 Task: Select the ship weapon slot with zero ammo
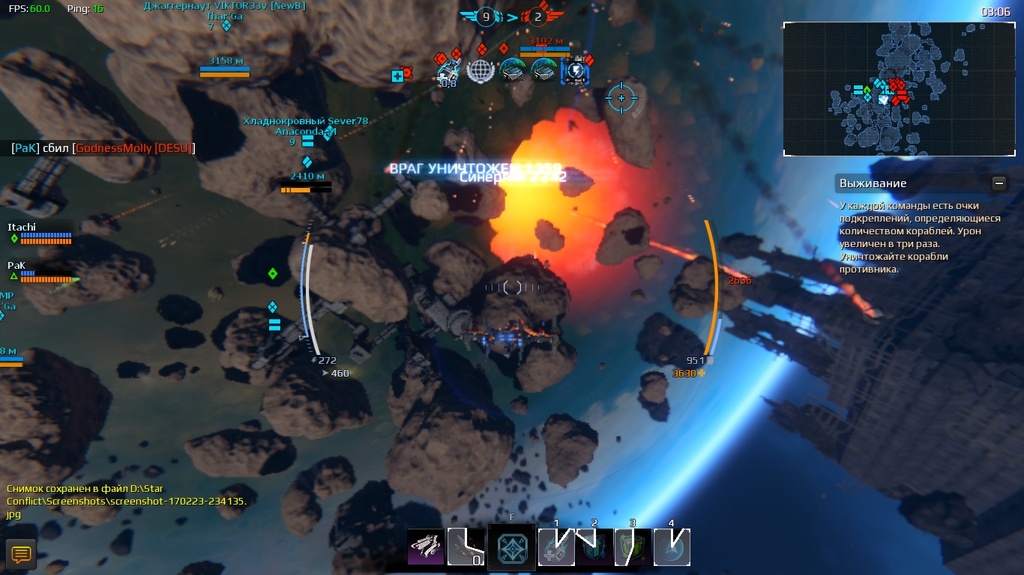point(467,546)
